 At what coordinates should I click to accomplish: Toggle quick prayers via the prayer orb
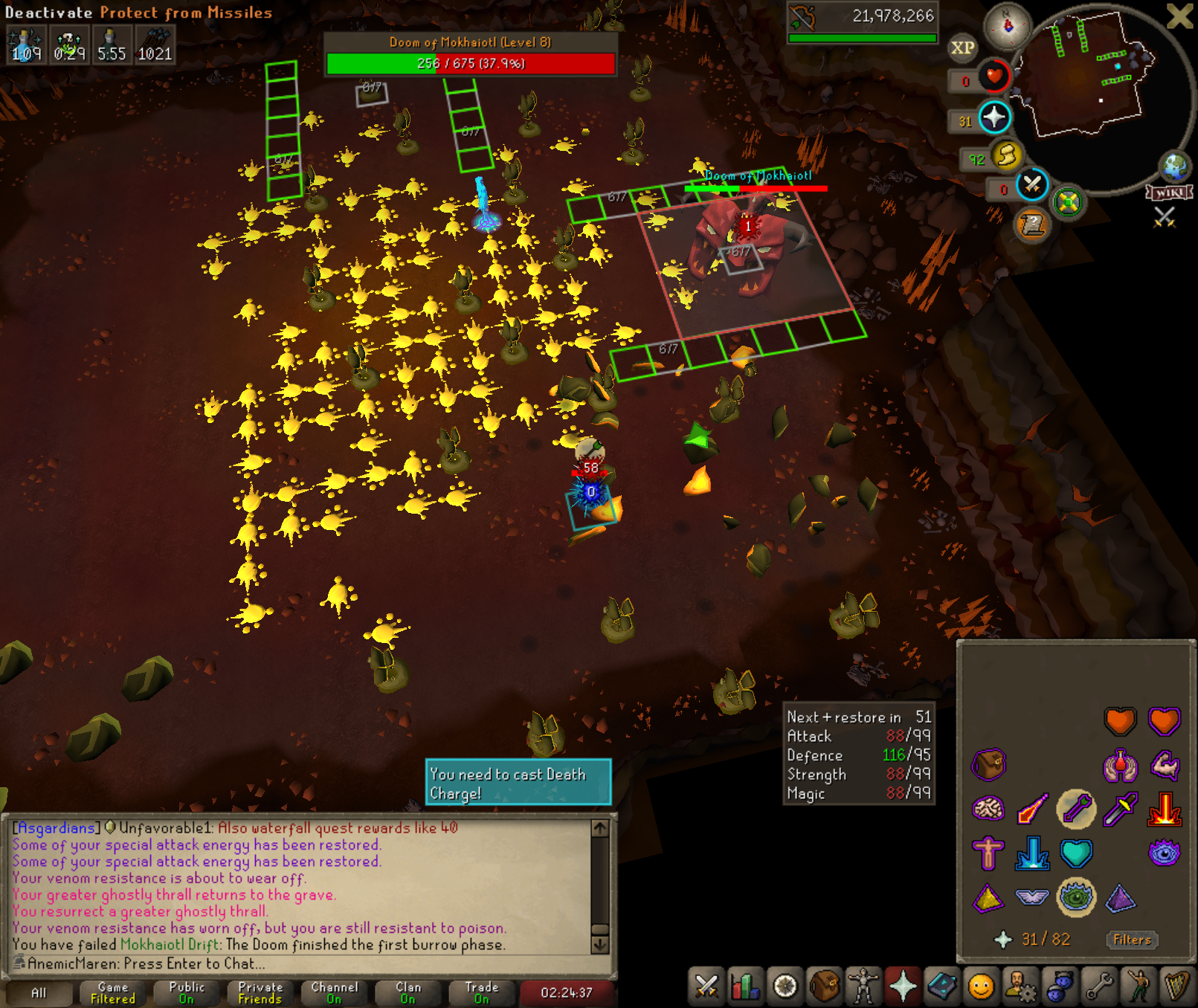coord(994,117)
